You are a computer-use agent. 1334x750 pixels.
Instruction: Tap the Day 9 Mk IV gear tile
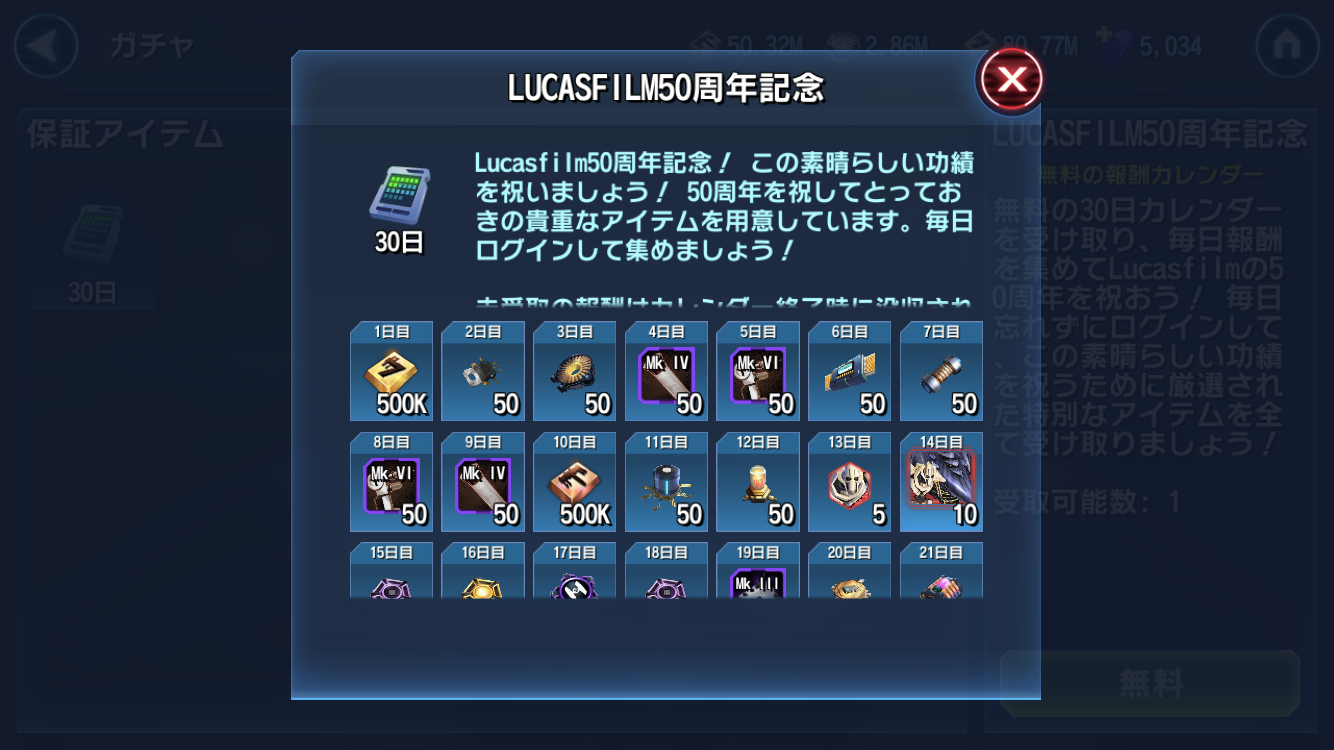483,482
